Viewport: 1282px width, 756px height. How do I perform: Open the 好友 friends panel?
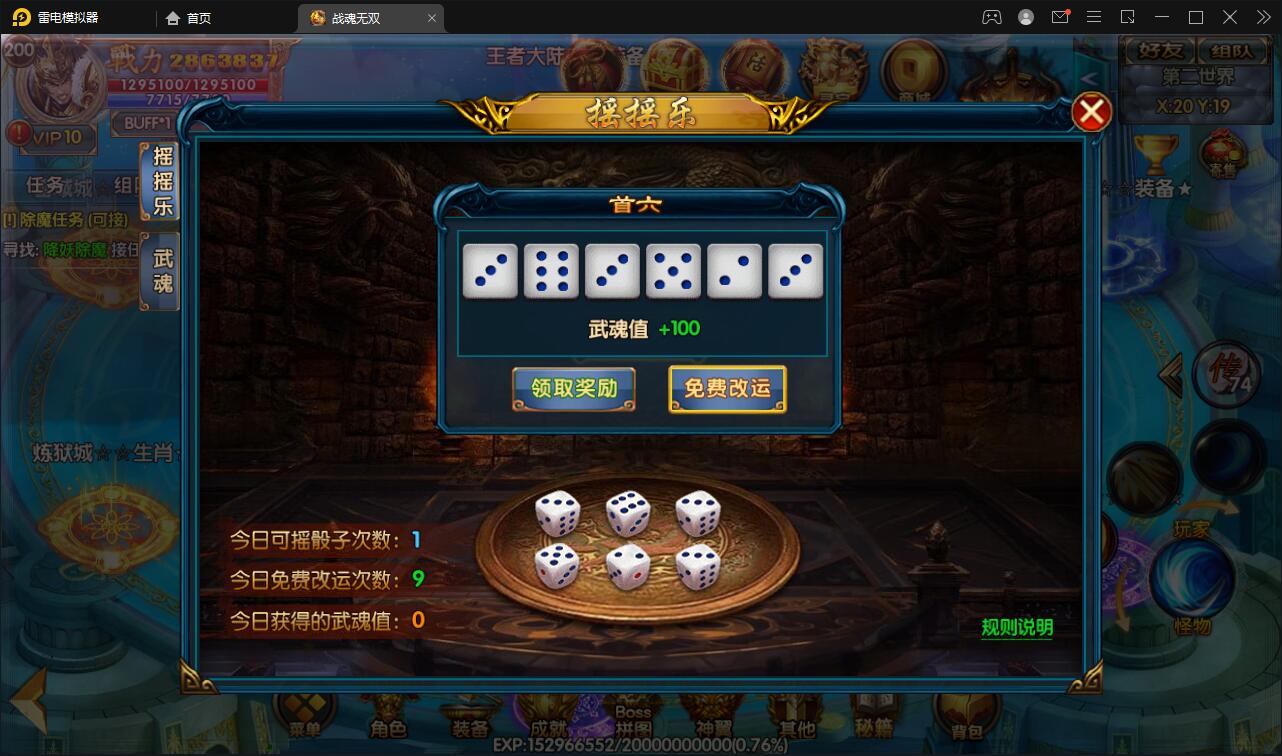[1158, 51]
